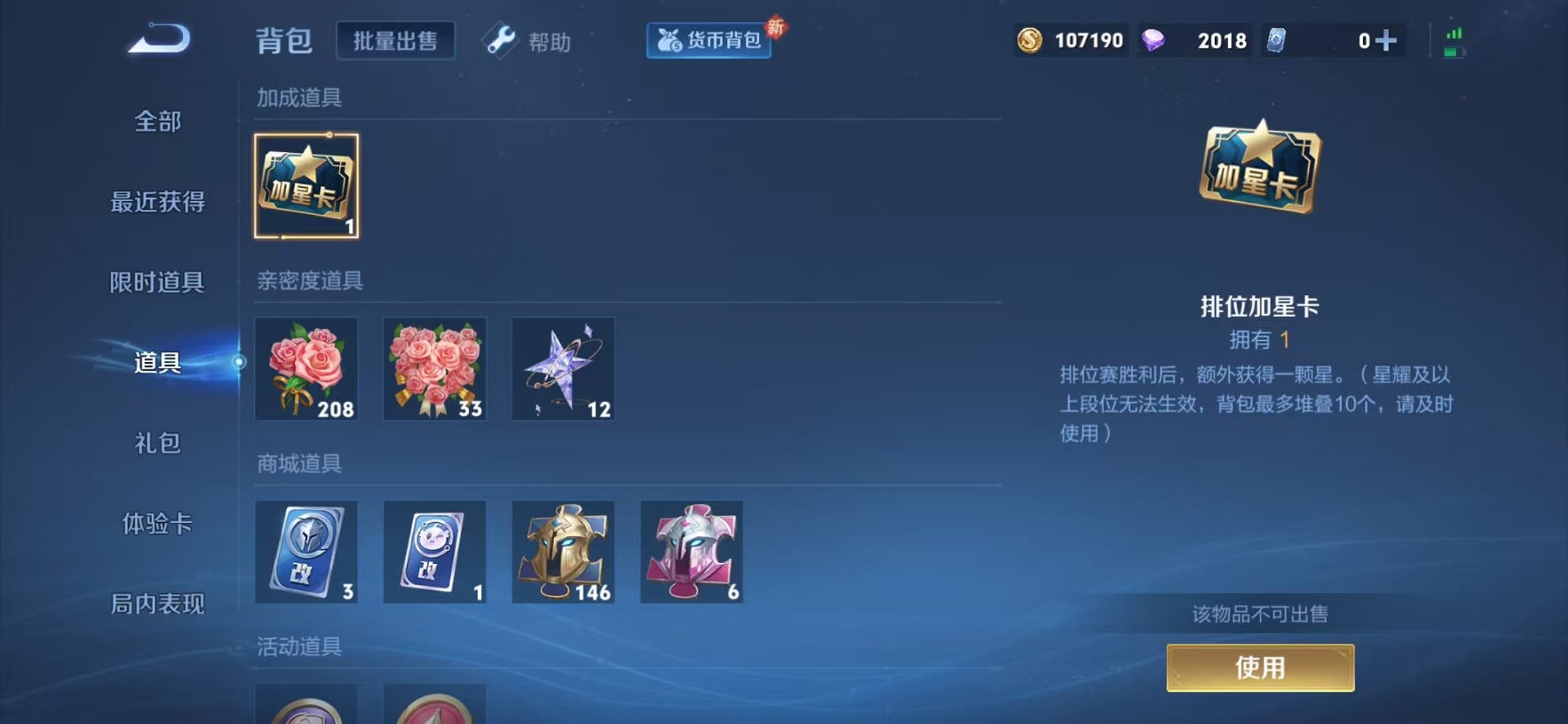Open the 最近获得 tab
This screenshot has width=1568, height=724.
[158, 203]
